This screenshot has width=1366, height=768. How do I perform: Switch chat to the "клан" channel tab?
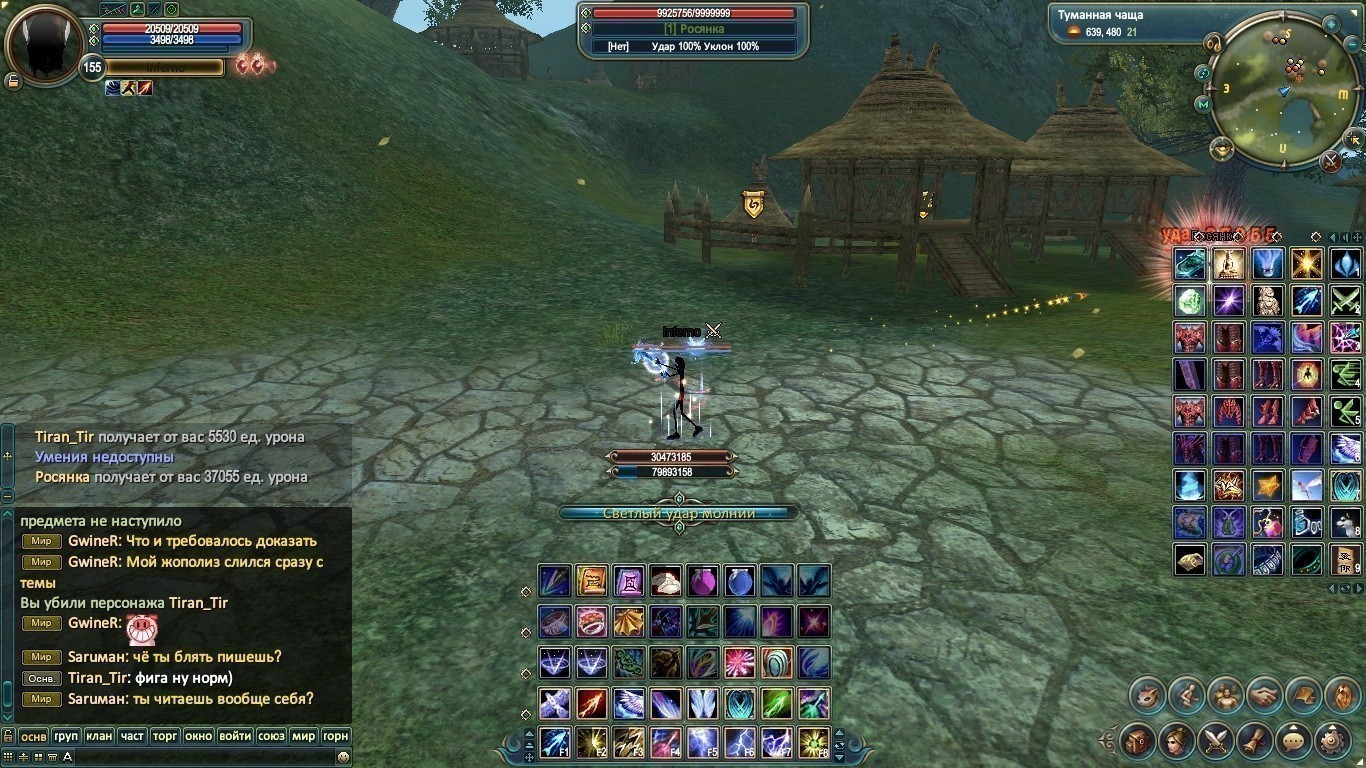pos(99,736)
